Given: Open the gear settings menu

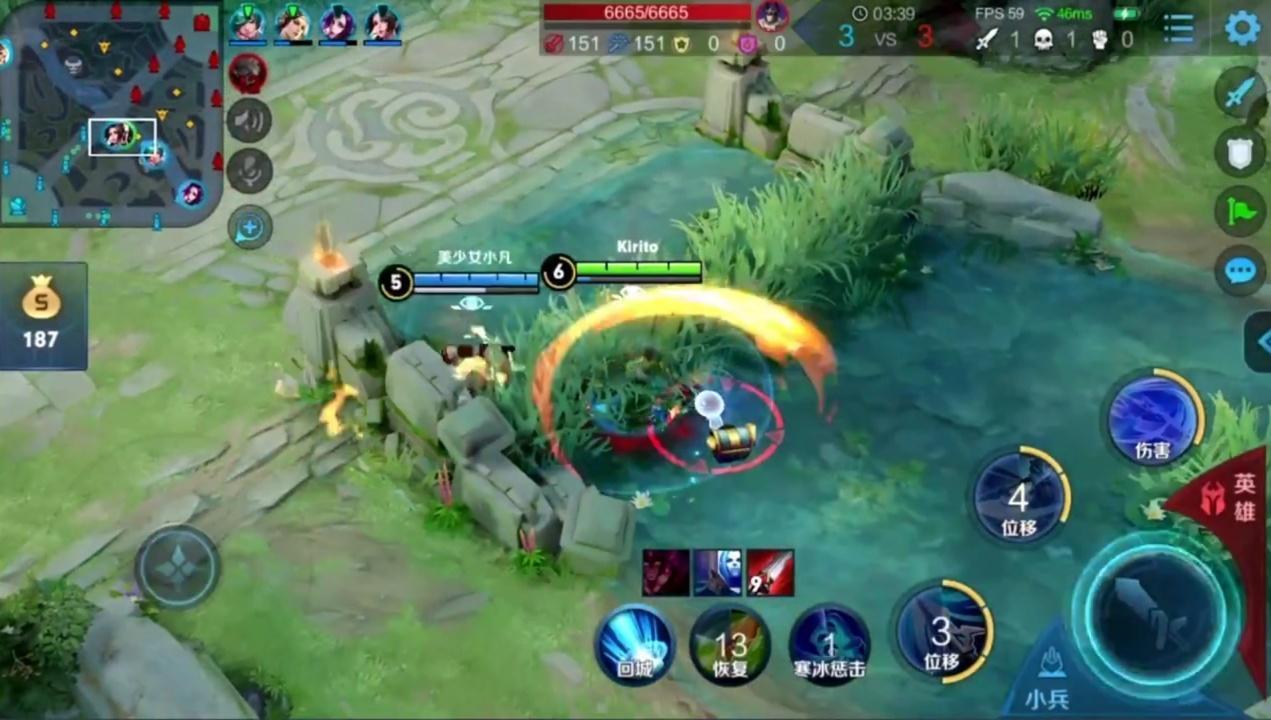Looking at the screenshot, I should coord(1242,27).
